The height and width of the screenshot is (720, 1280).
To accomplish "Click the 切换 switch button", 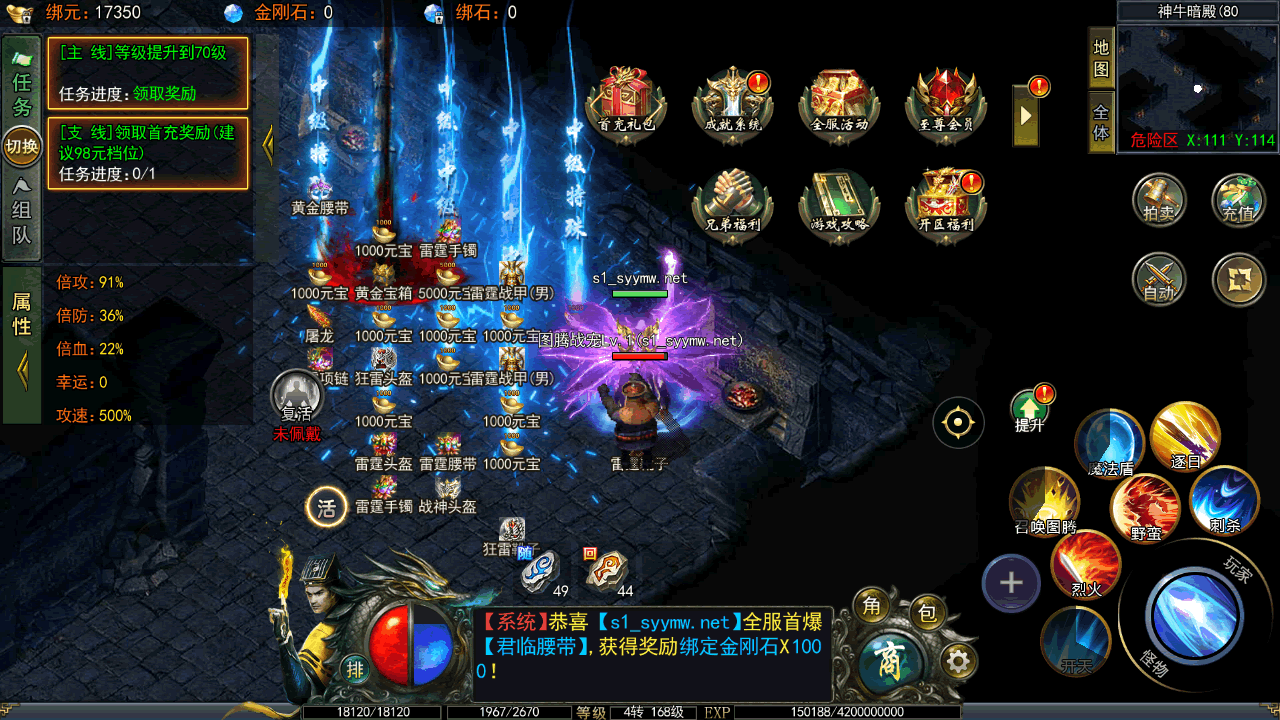I will [x=22, y=146].
